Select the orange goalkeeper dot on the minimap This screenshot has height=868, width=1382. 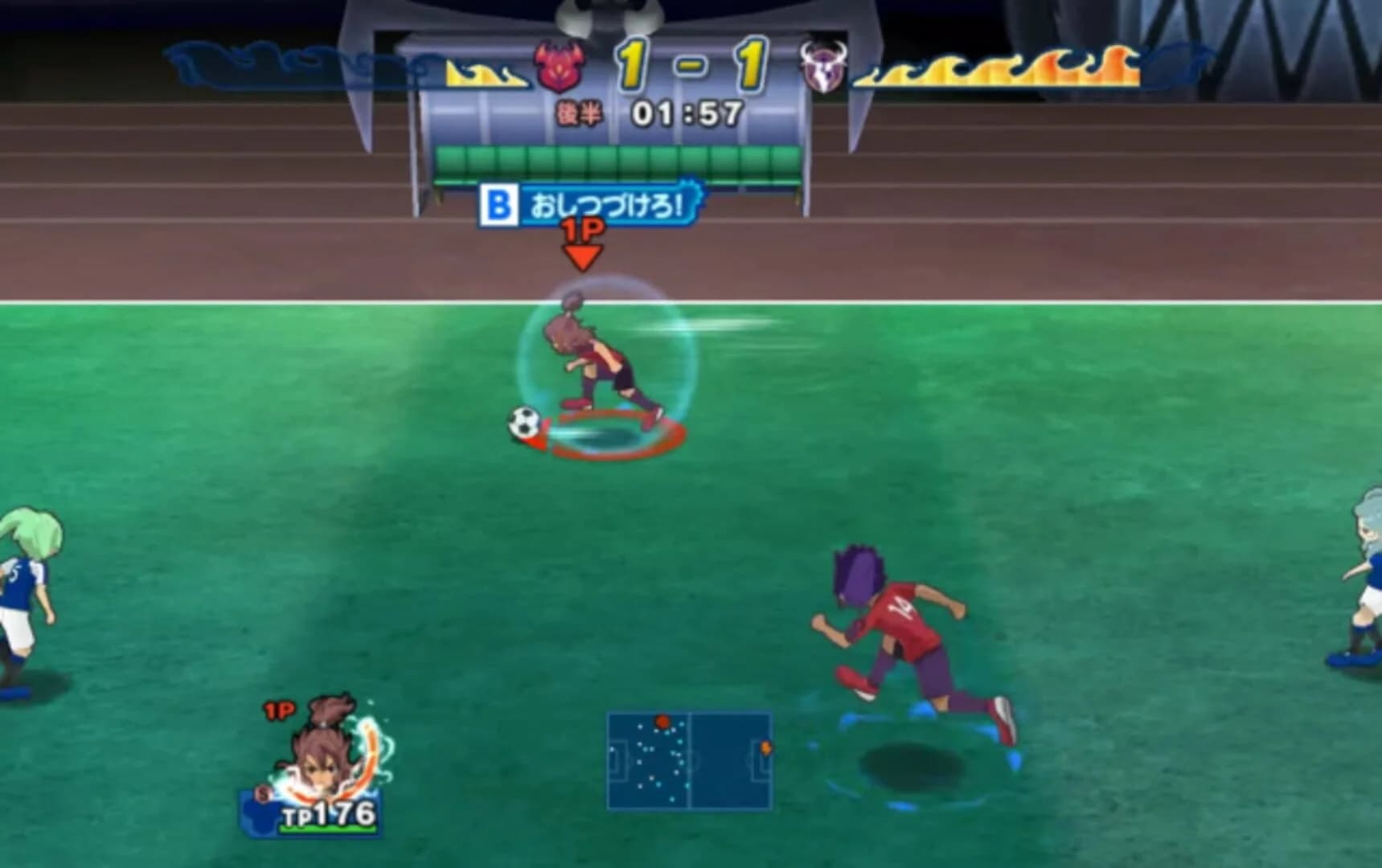coord(766,748)
